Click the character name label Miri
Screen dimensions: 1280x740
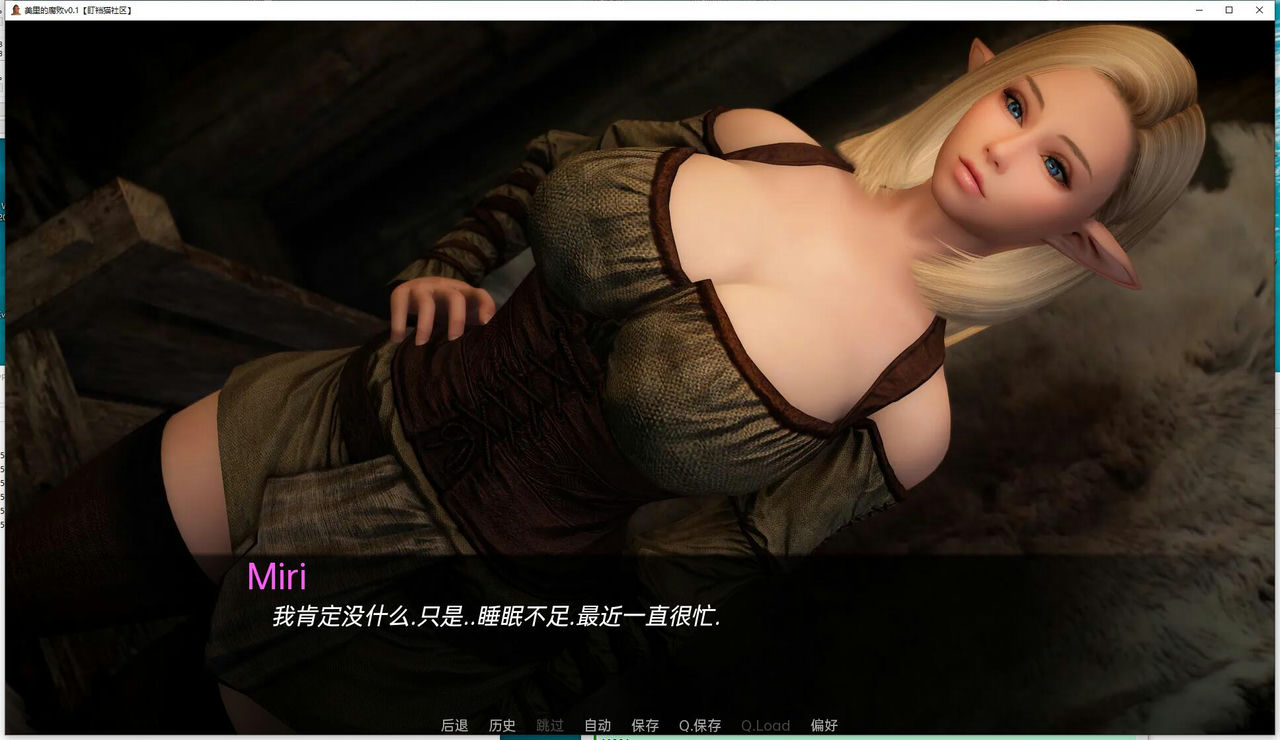click(x=277, y=576)
